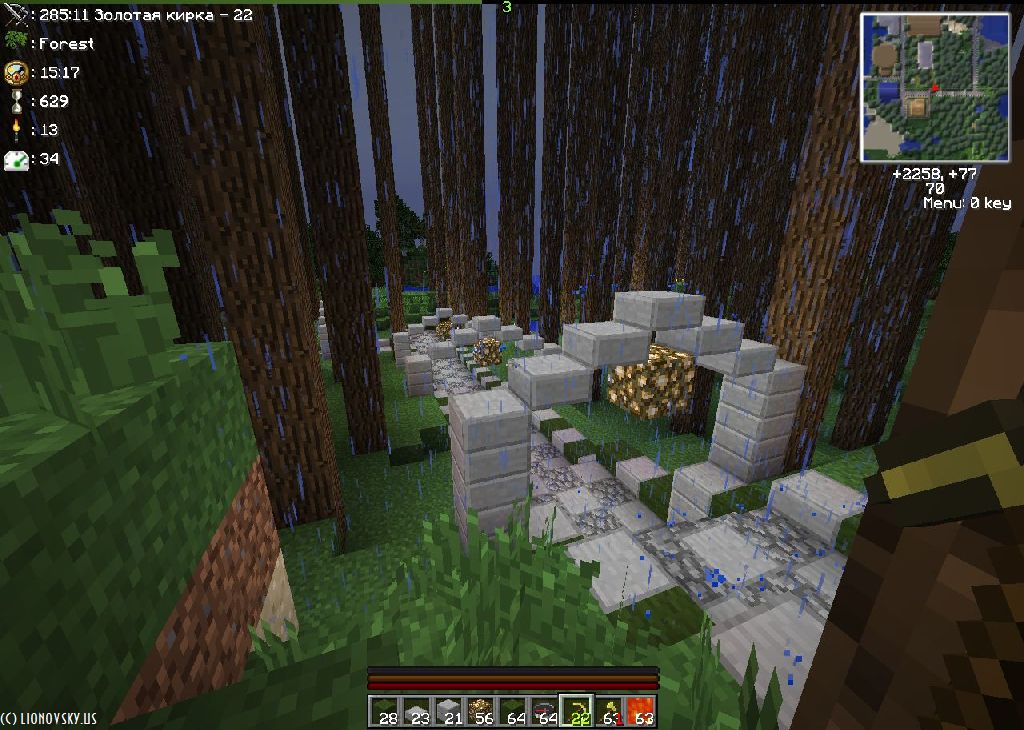1024x730 pixels.
Task: Switch to the torch hotbar slot
Action: (x=608, y=711)
